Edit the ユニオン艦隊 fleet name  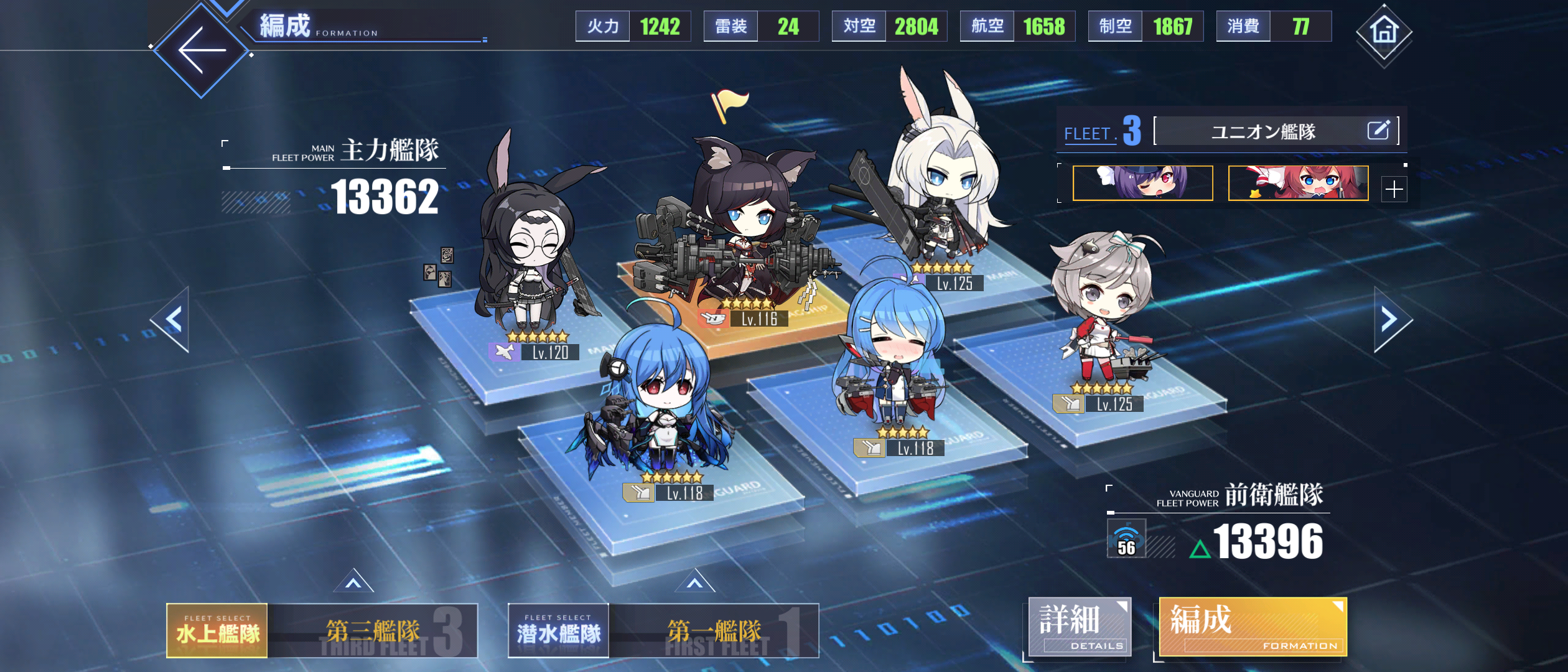pos(1378,131)
